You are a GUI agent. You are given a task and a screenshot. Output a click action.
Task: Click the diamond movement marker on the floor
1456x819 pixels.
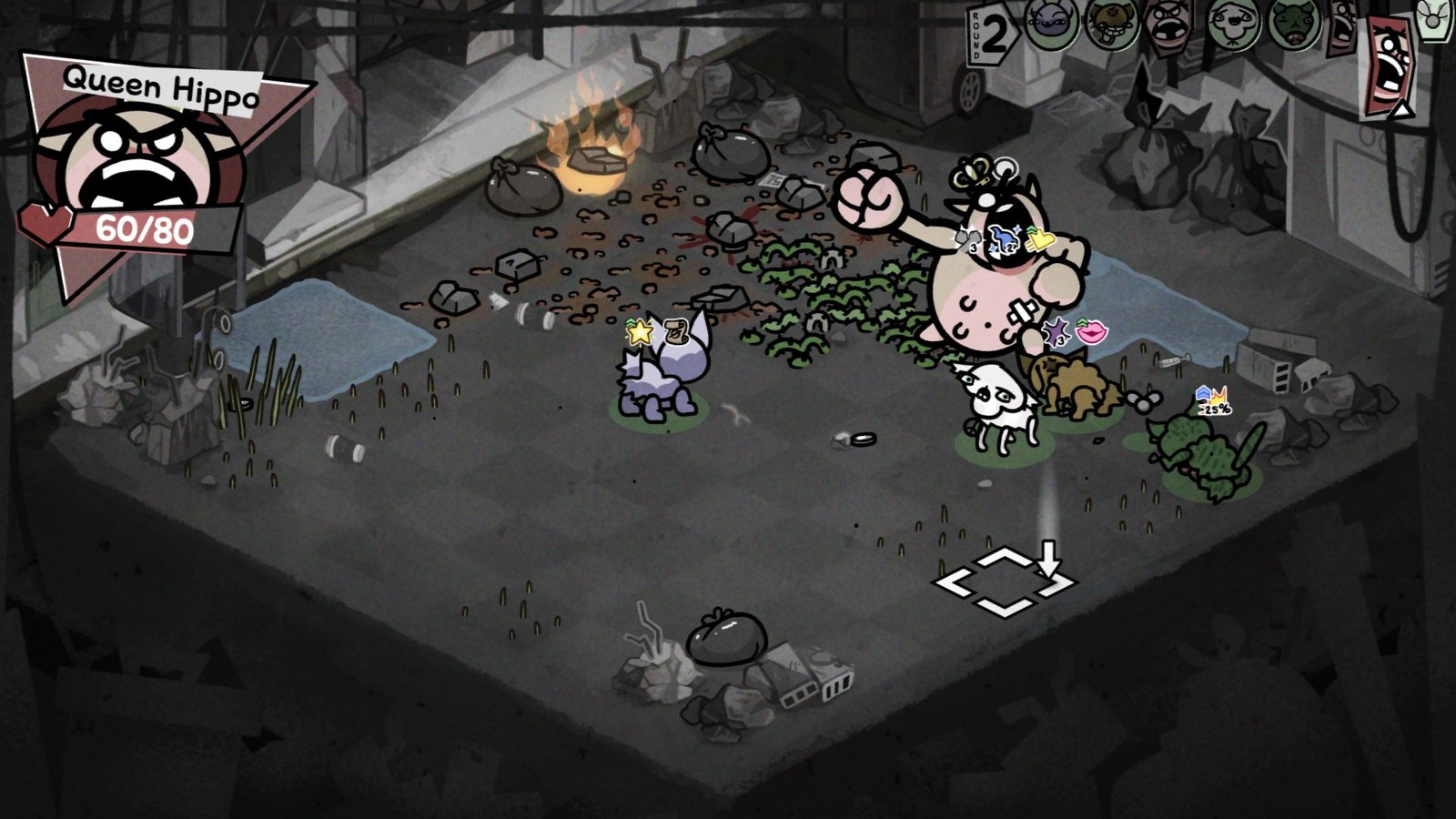click(1004, 580)
